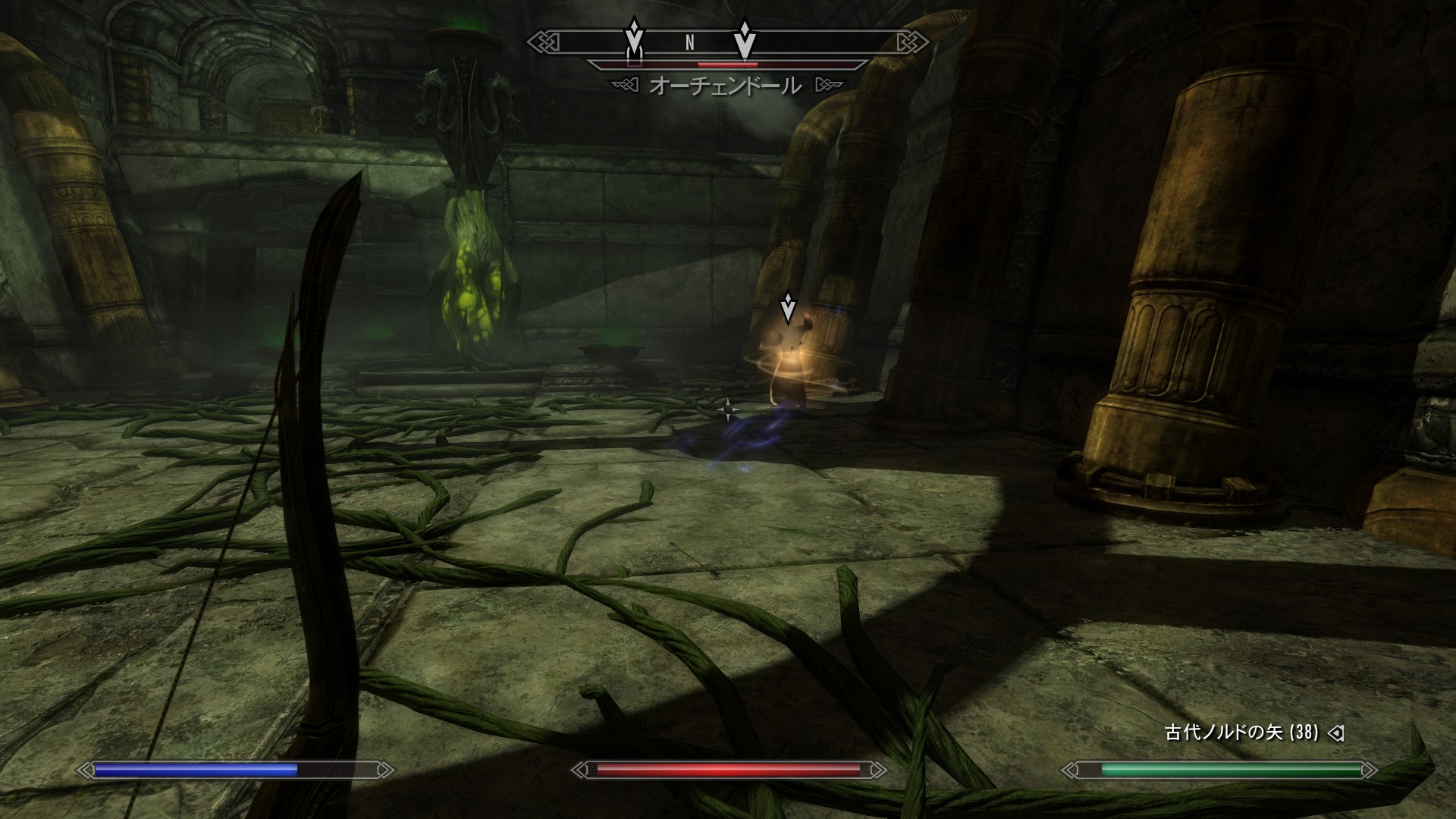Select the floating quest marker above the enemy

point(788,309)
